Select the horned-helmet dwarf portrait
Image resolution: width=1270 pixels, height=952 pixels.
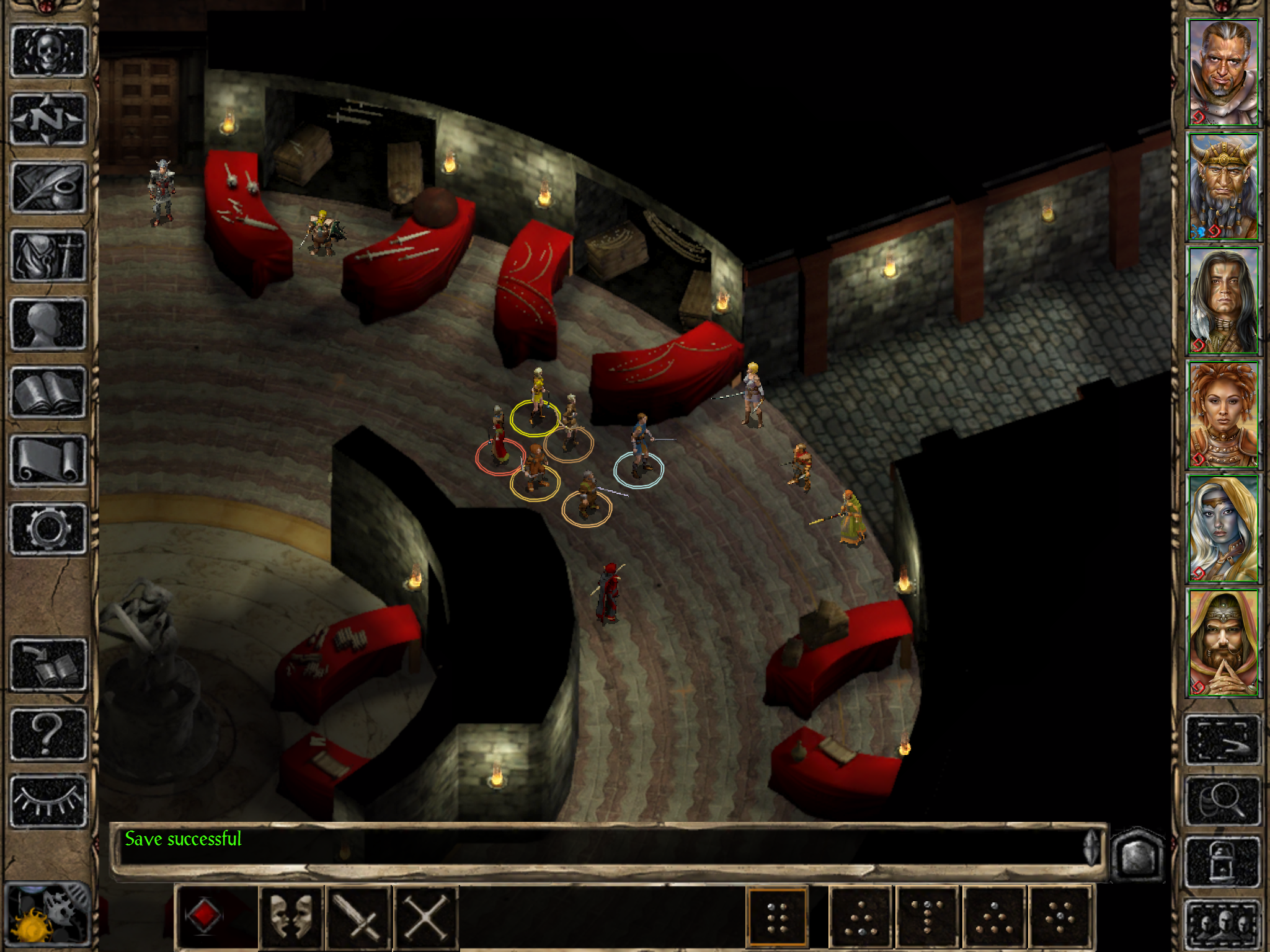1223,187
